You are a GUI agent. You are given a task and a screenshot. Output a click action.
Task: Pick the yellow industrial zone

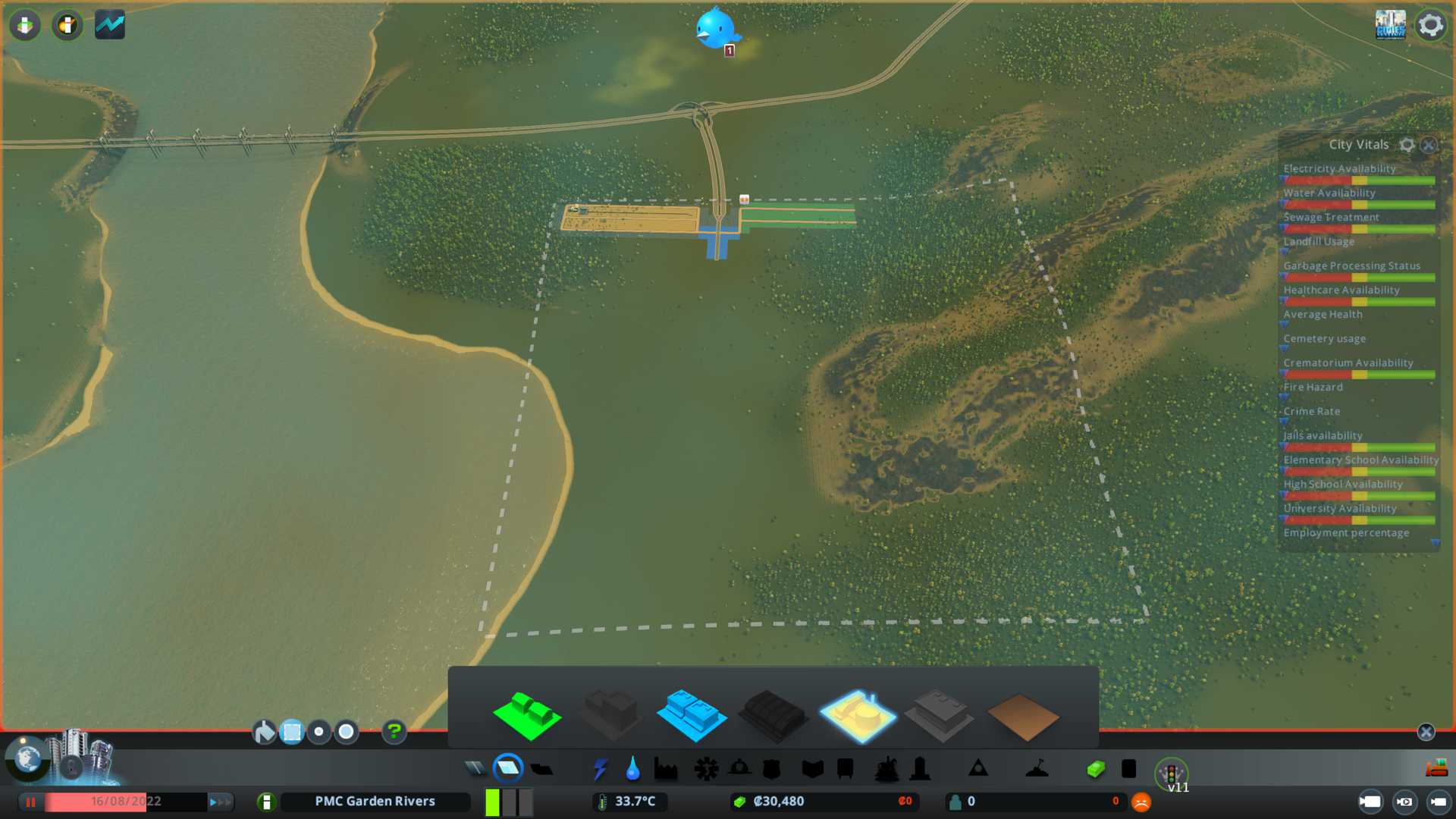(x=858, y=715)
